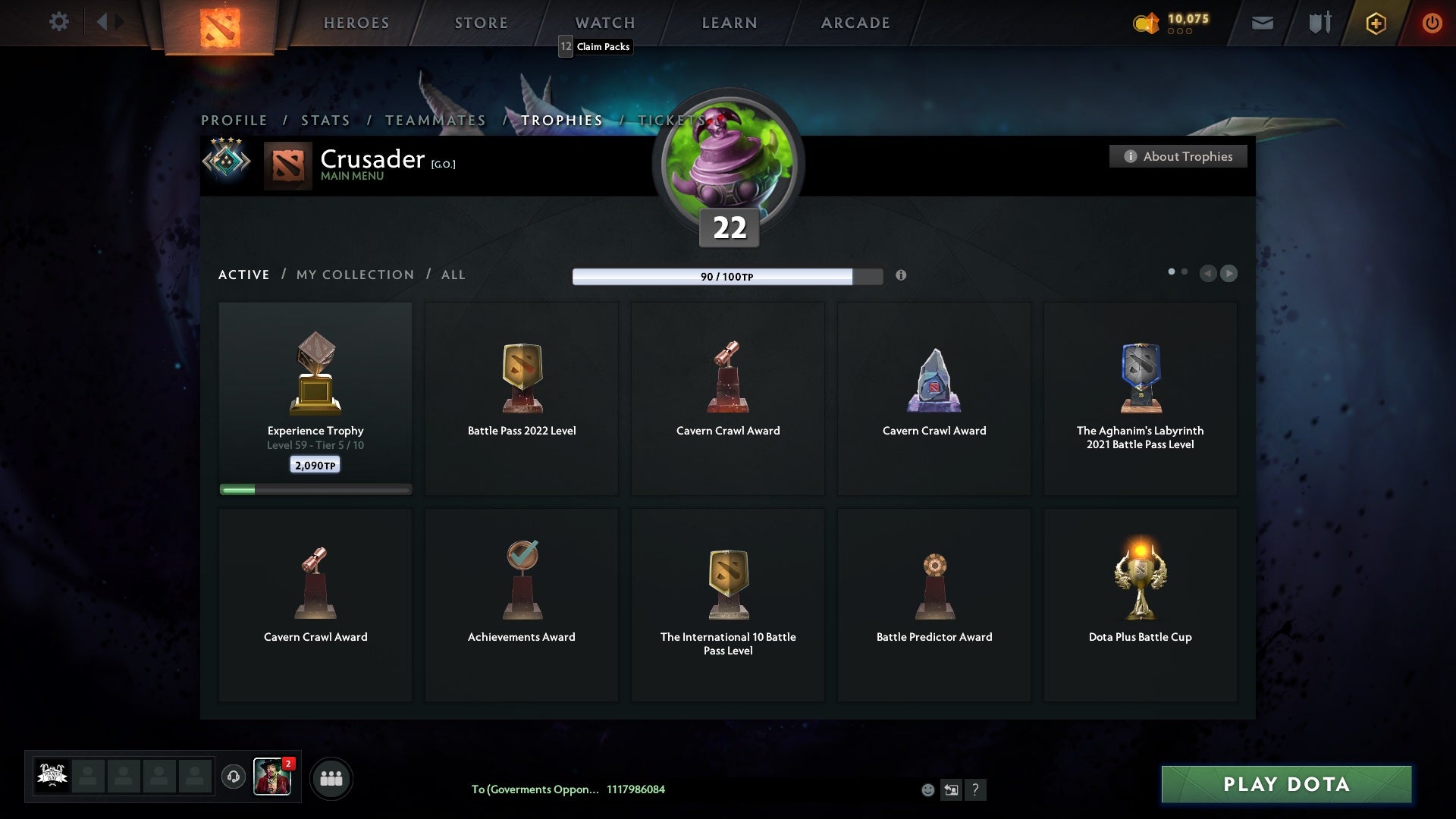Click the gold plus hexagon icon
Screen dimensions: 1456x819
tap(1375, 23)
